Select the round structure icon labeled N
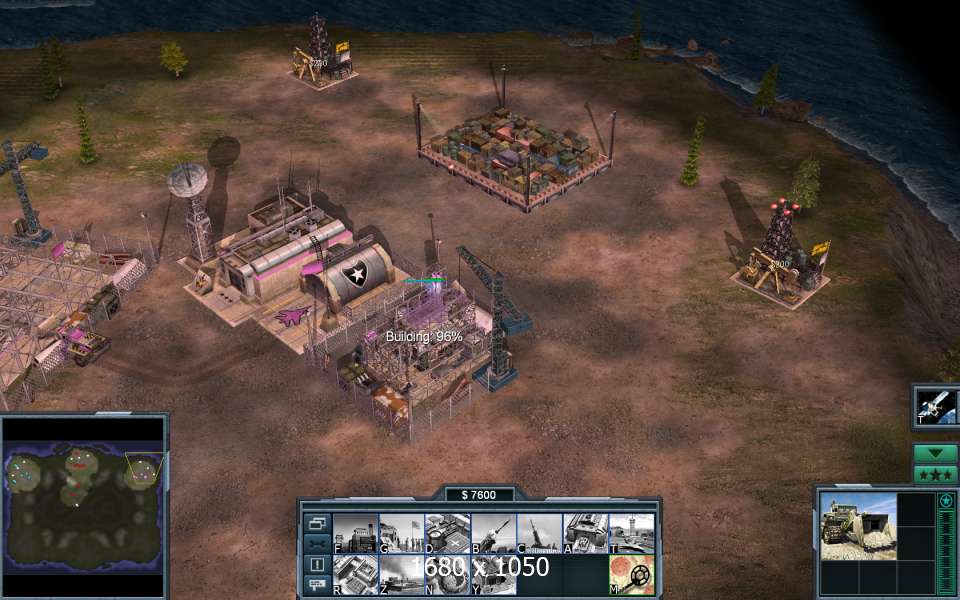The width and height of the screenshot is (960, 600). pos(447,574)
